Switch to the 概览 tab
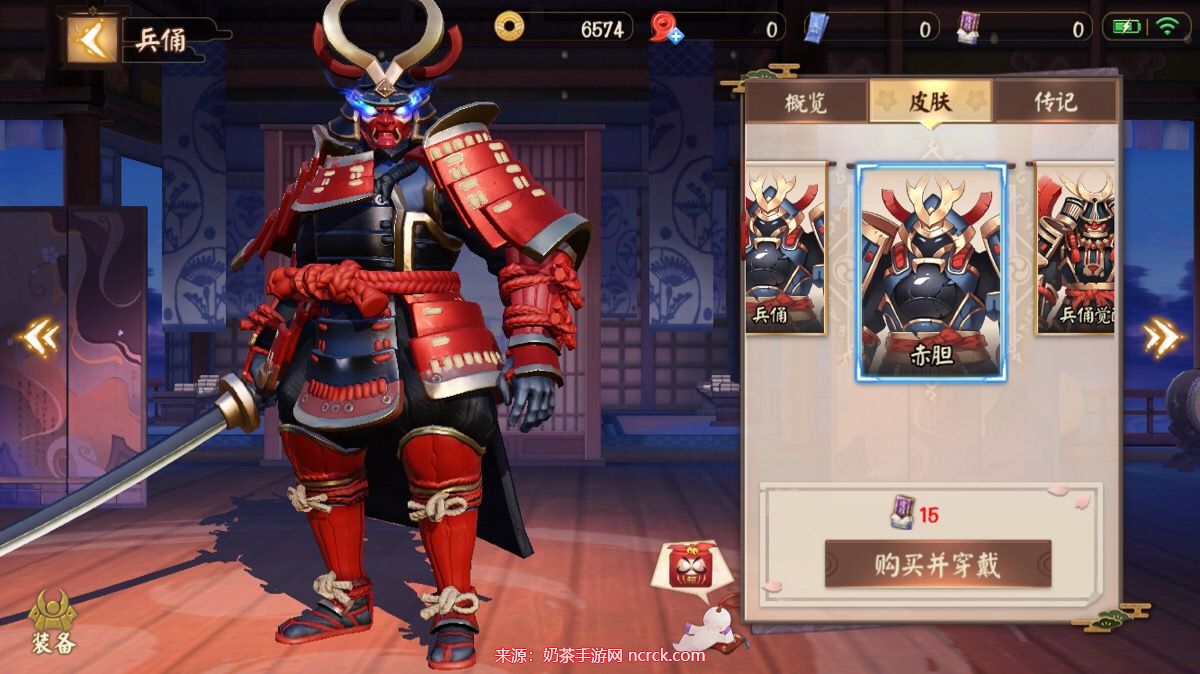The image size is (1200, 674). pyautogui.click(x=806, y=102)
